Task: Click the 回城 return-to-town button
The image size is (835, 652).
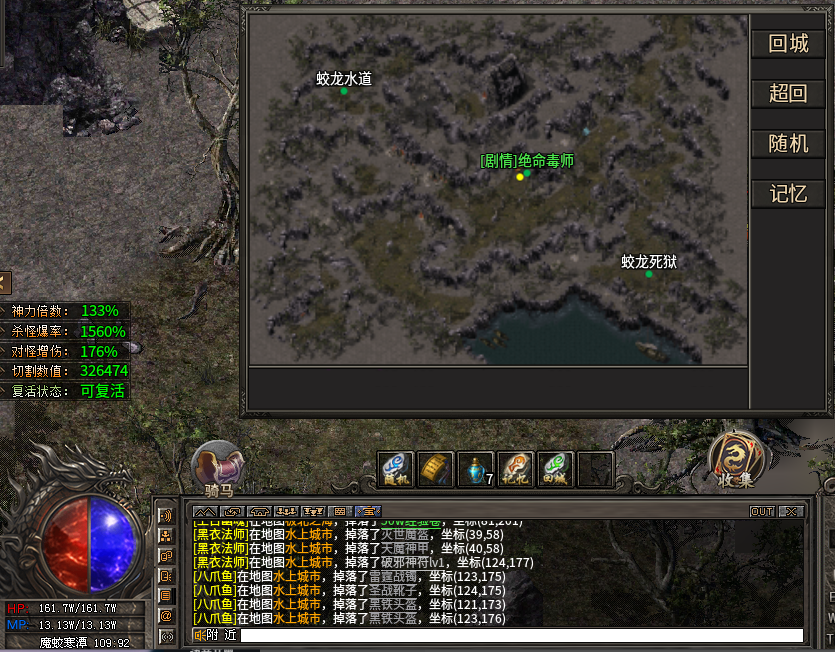Action: point(788,44)
